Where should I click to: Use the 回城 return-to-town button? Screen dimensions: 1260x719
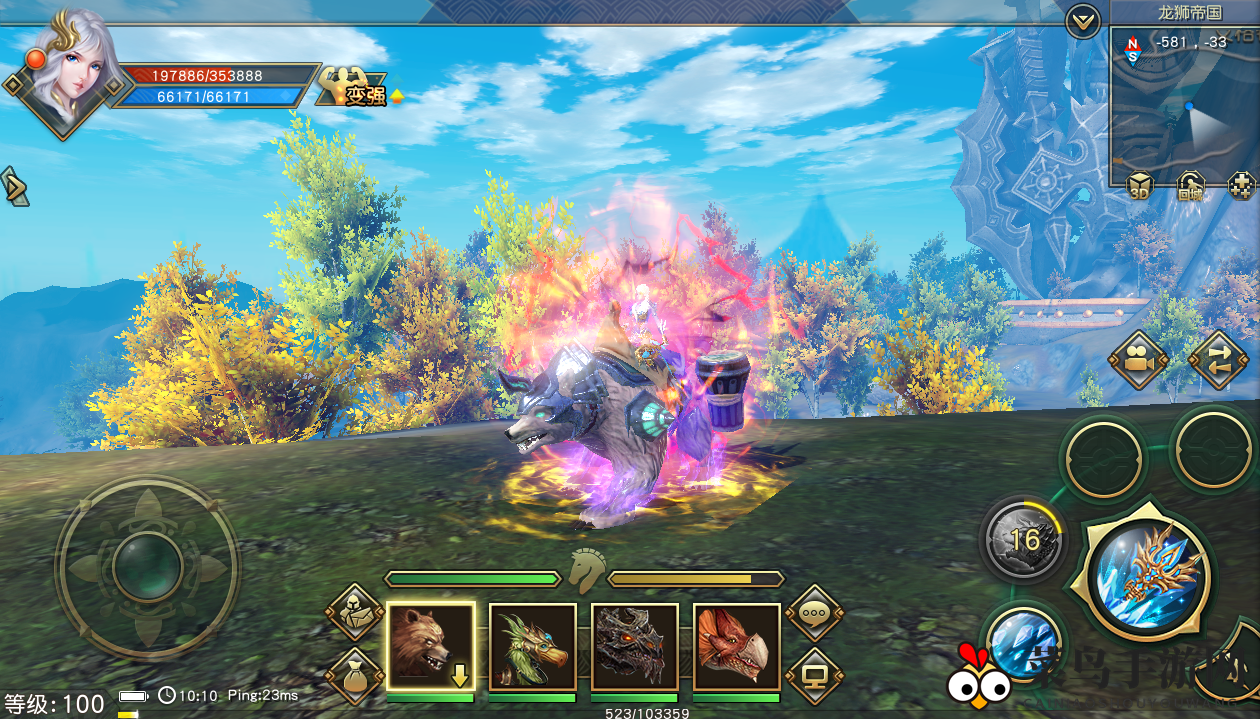[x=1190, y=185]
